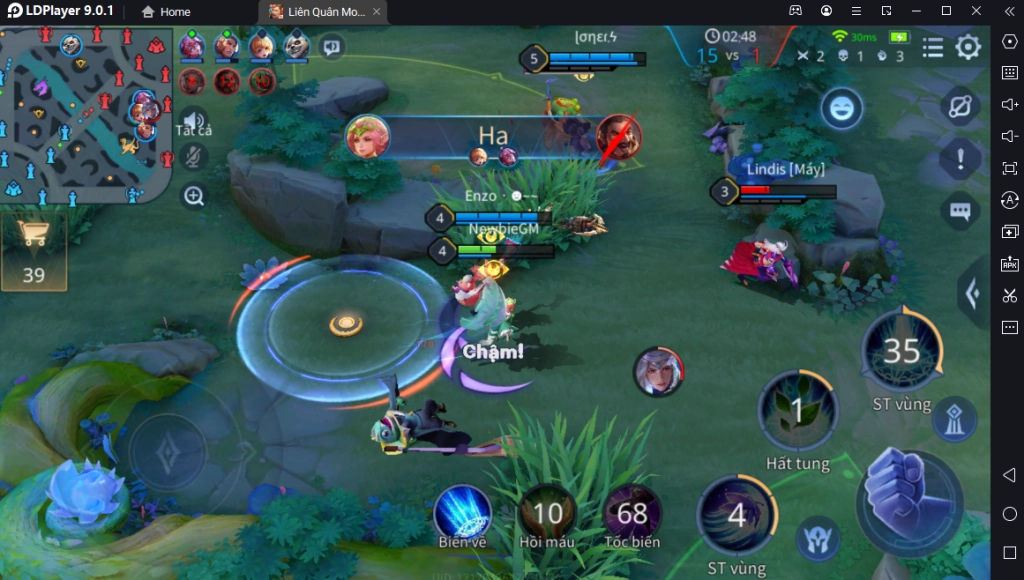This screenshot has width=1024, height=580.
Task: Select the enemy hero portrait target
Action: [658, 371]
